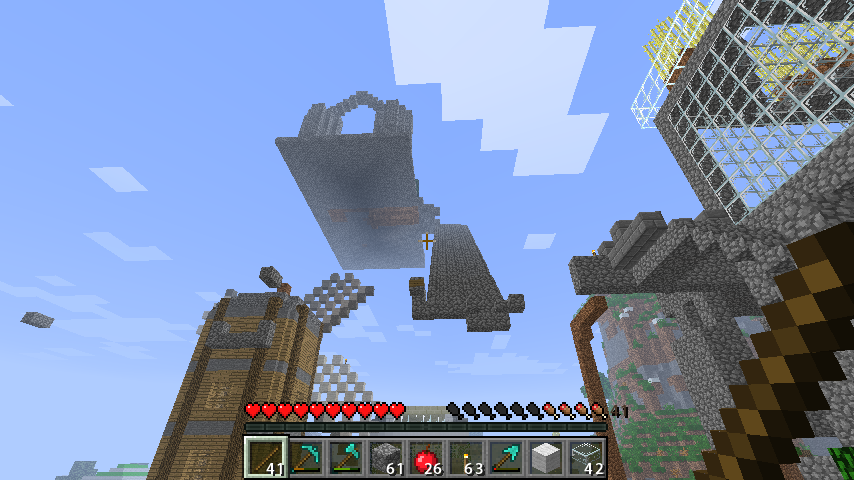
Task: Switch to the torch slot
Action: click(x=467, y=459)
